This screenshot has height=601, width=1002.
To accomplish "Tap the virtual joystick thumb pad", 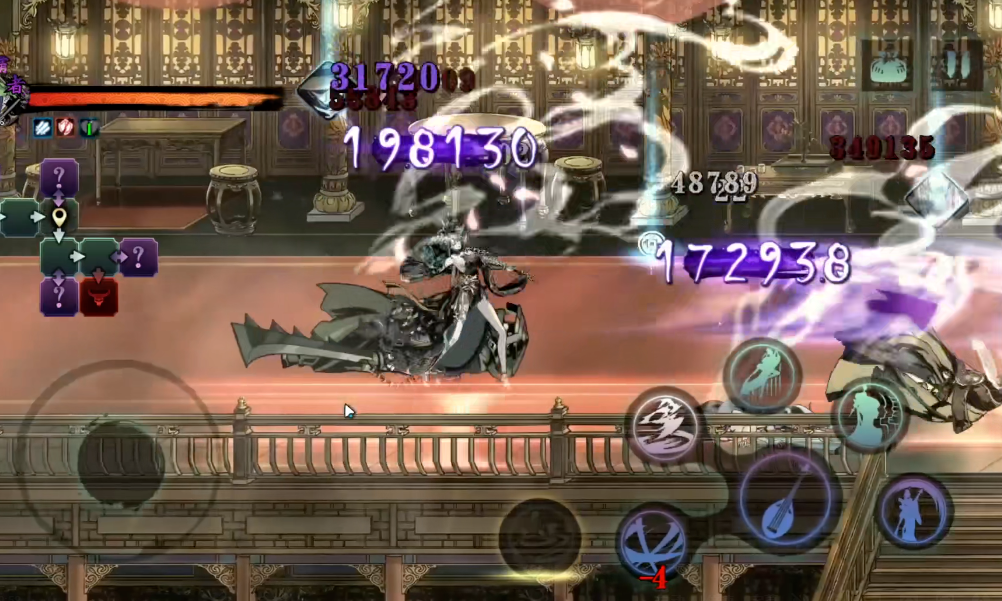I will click(120, 463).
